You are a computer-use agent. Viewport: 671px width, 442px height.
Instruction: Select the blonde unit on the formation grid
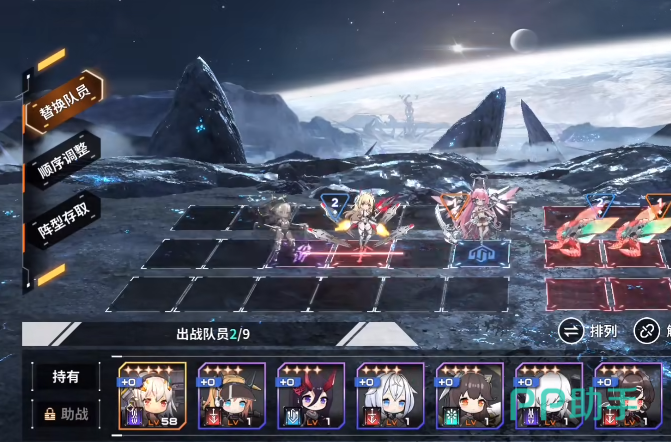361,222
